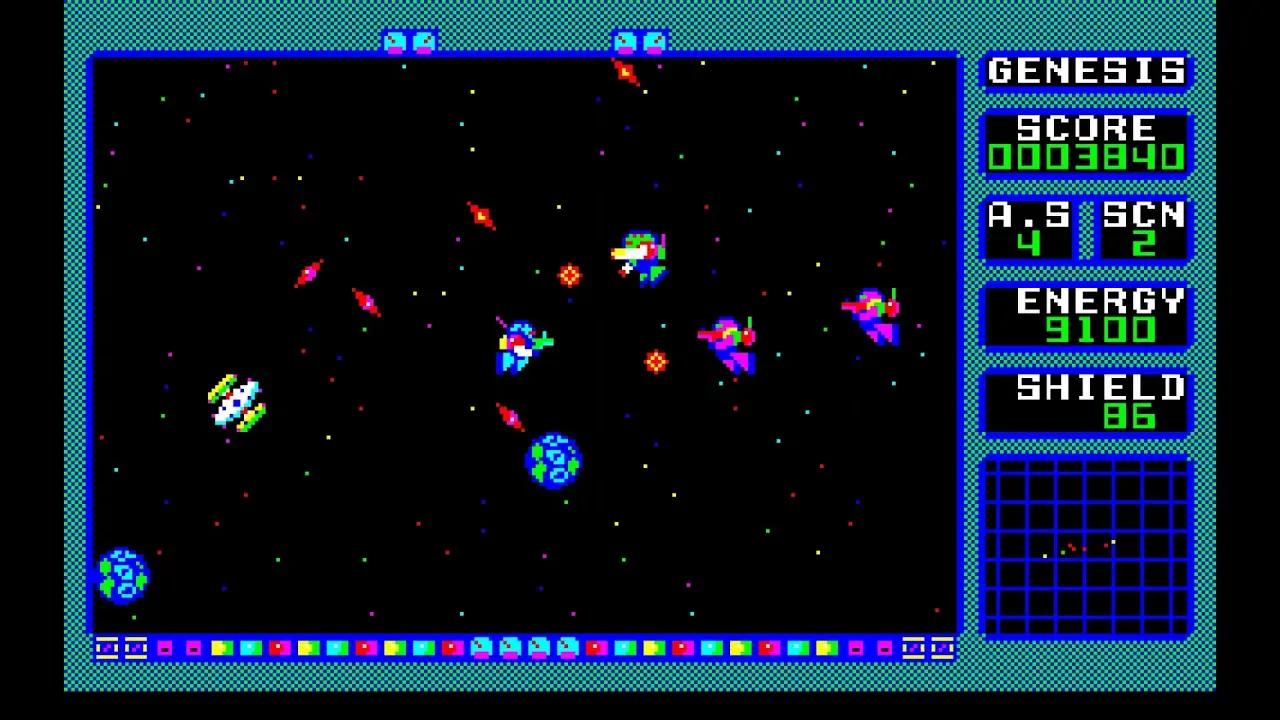Click the GENESIS title banner

point(1085,70)
